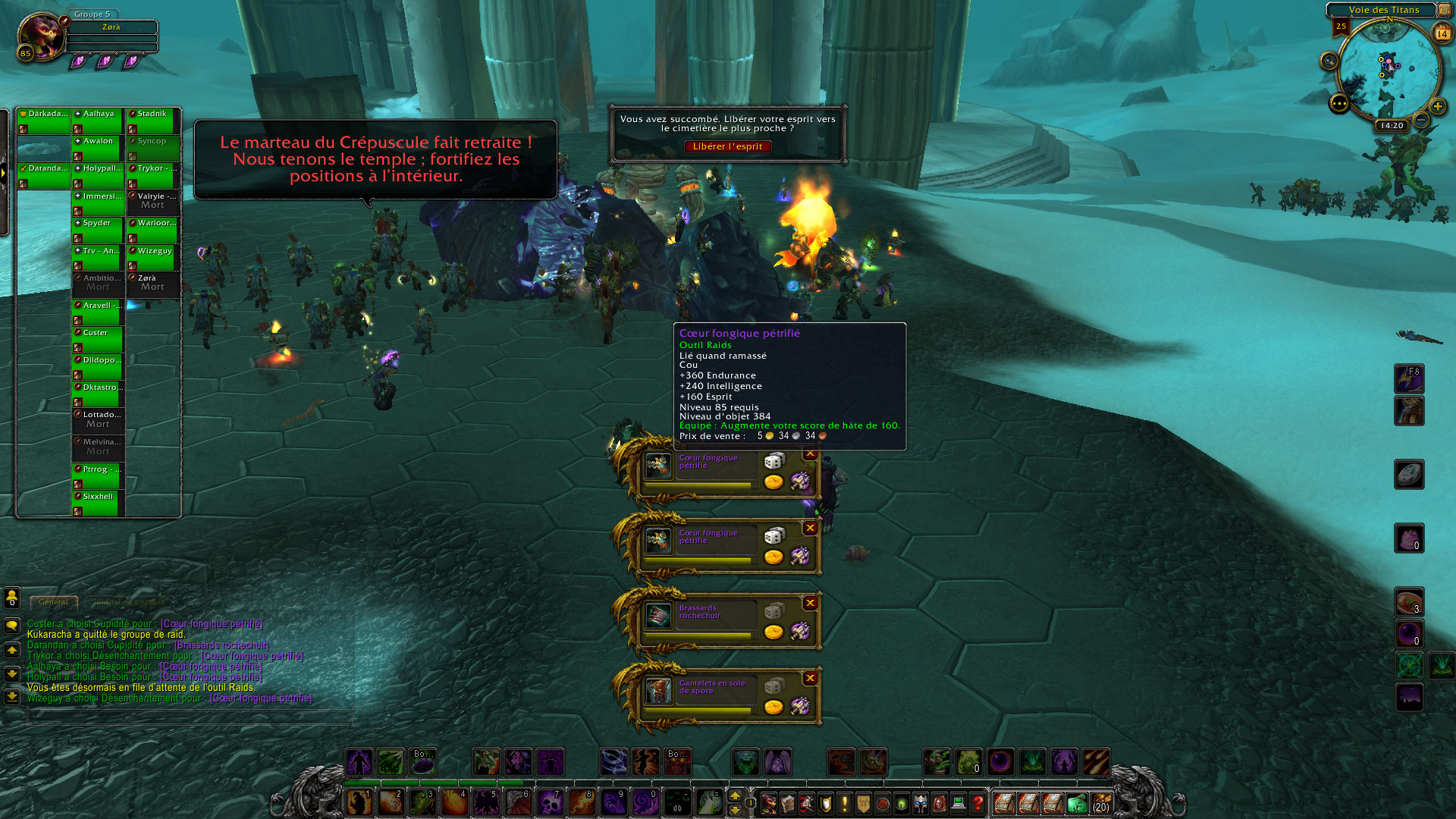
Task: Roll greed coin on Brassards rochechuir
Action: coord(773,632)
